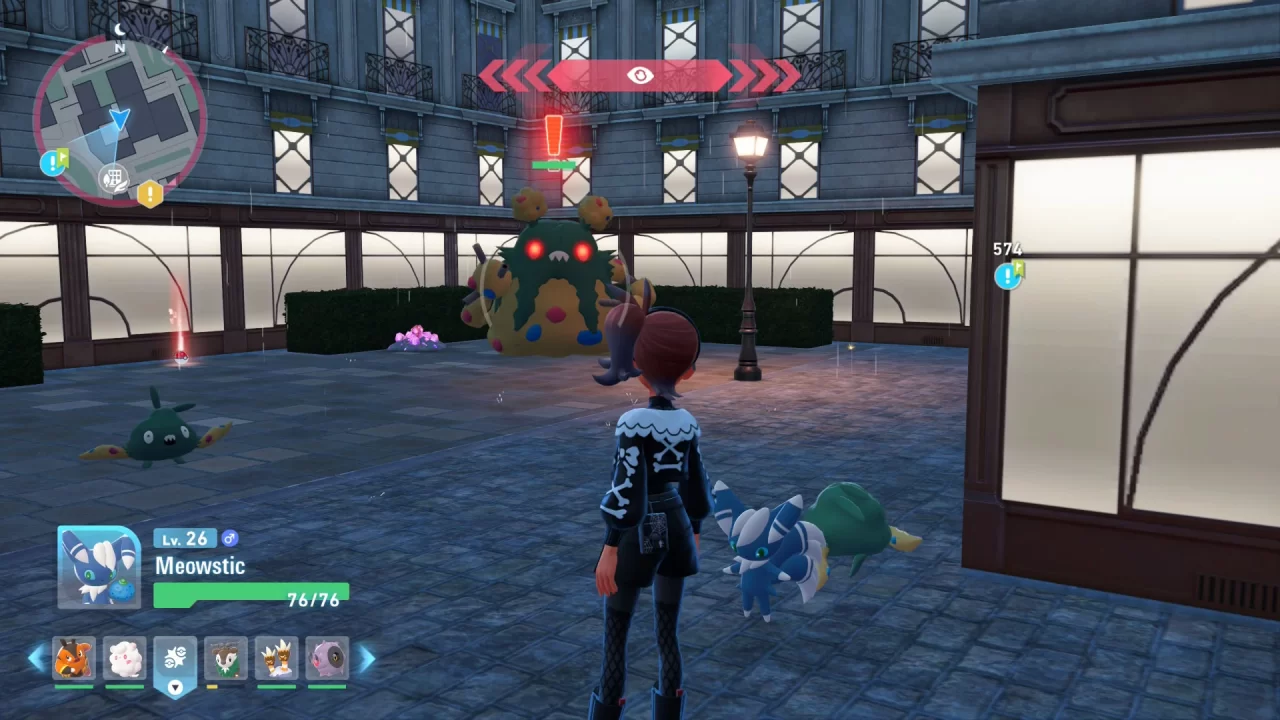Click the Meowstic name label
This screenshot has width=1280, height=720.
click(202, 566)
